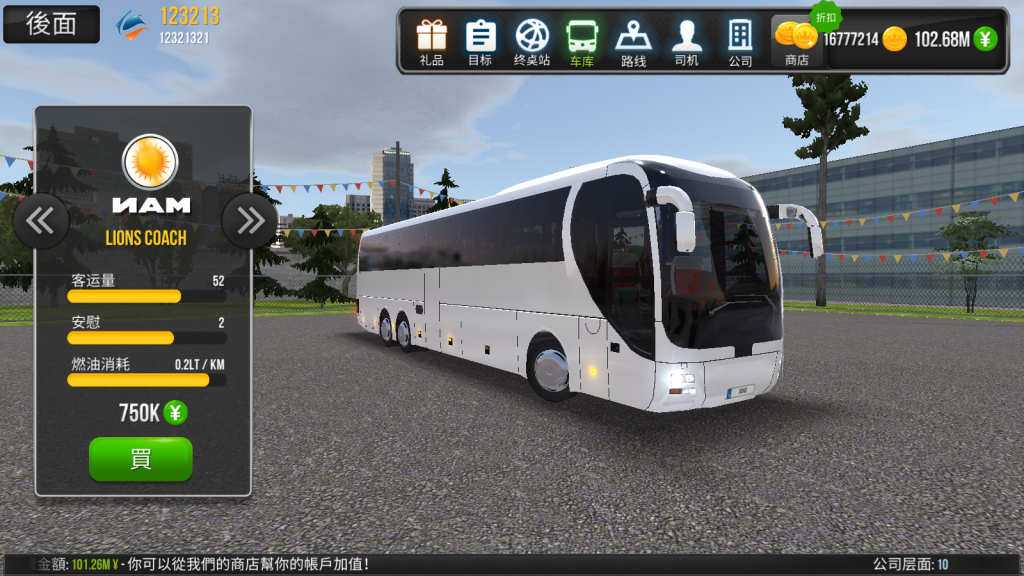The height and width of the screenshot is (576, 1024).
Task: Click the player profile logo icon
Action: point(133,24)
